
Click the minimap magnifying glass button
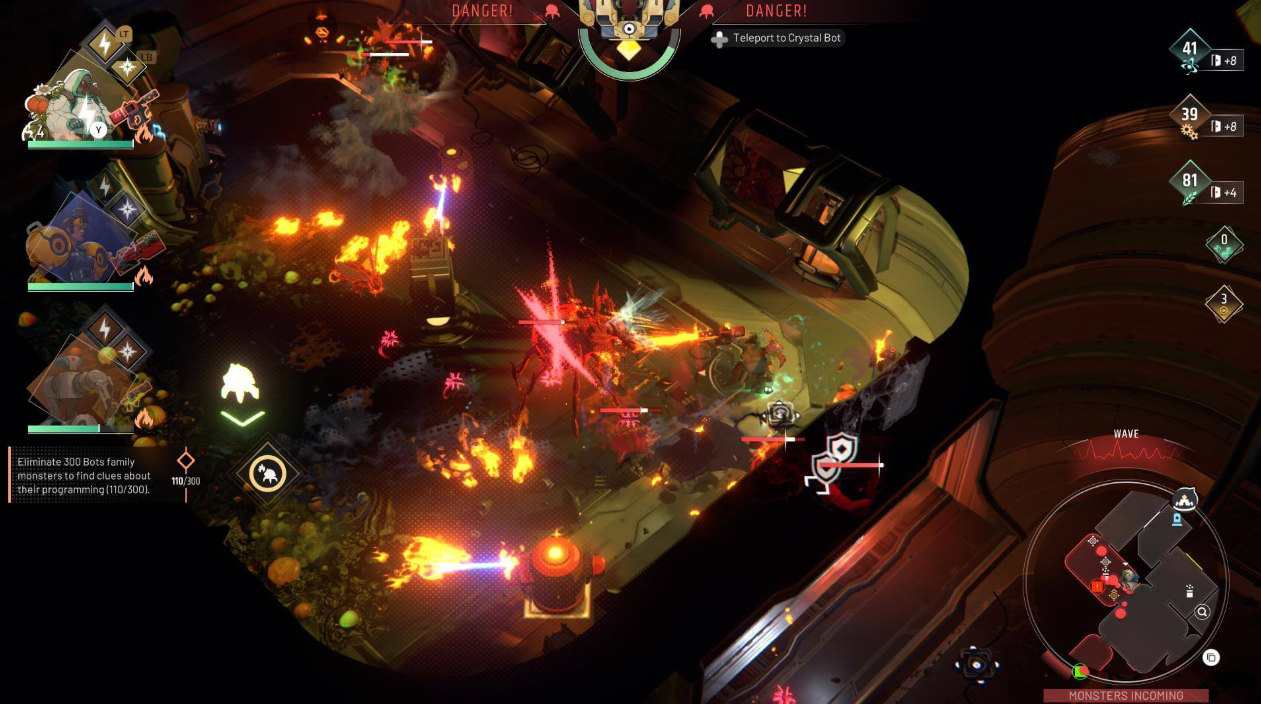pyautogui.click(x=1202, y=612)
